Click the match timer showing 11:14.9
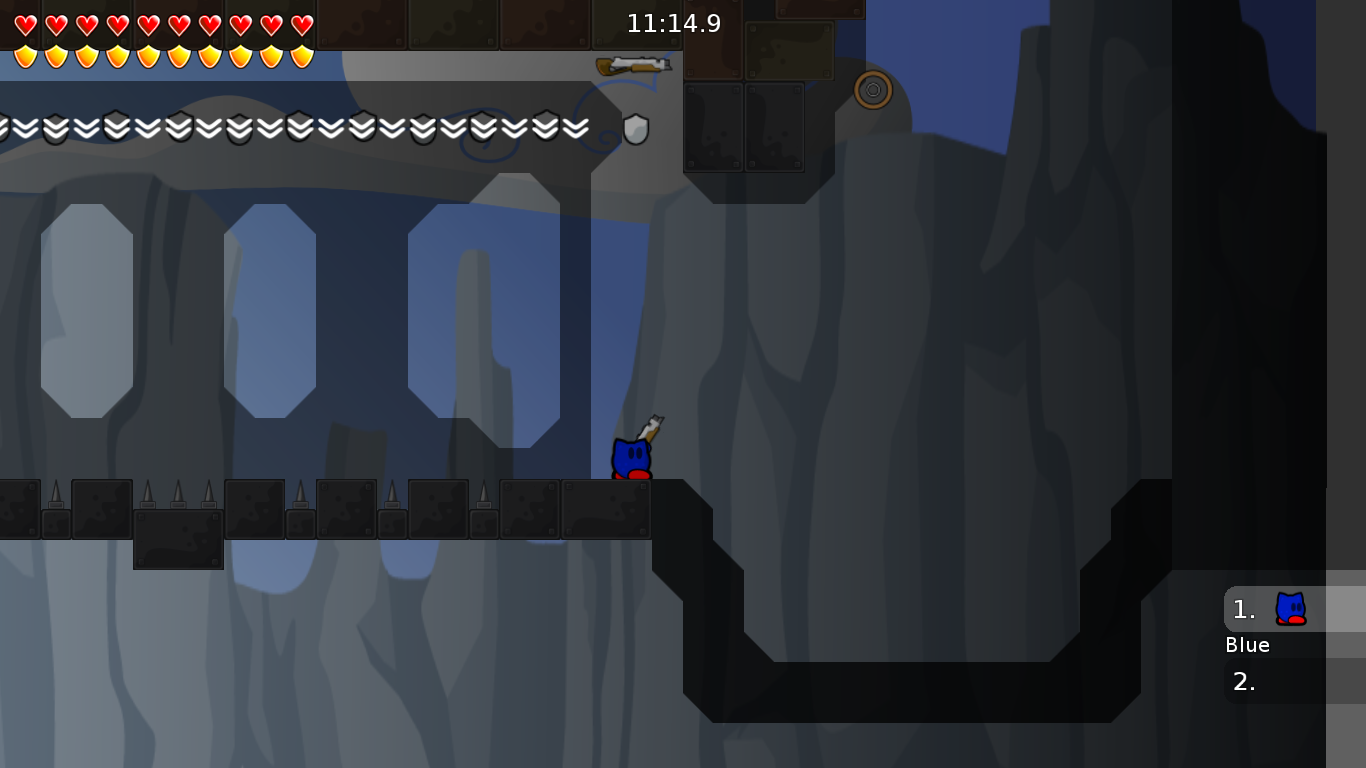The height and width of the screenshot is (768, 1366). [x=674, y=23]
